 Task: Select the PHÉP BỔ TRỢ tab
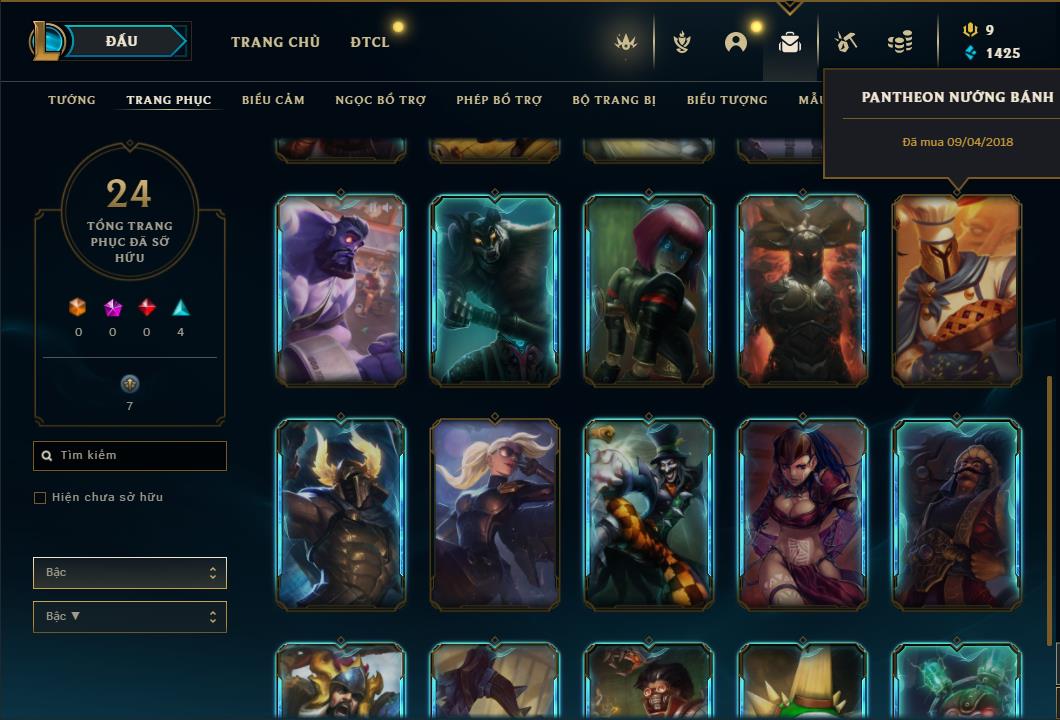[499, 100]
